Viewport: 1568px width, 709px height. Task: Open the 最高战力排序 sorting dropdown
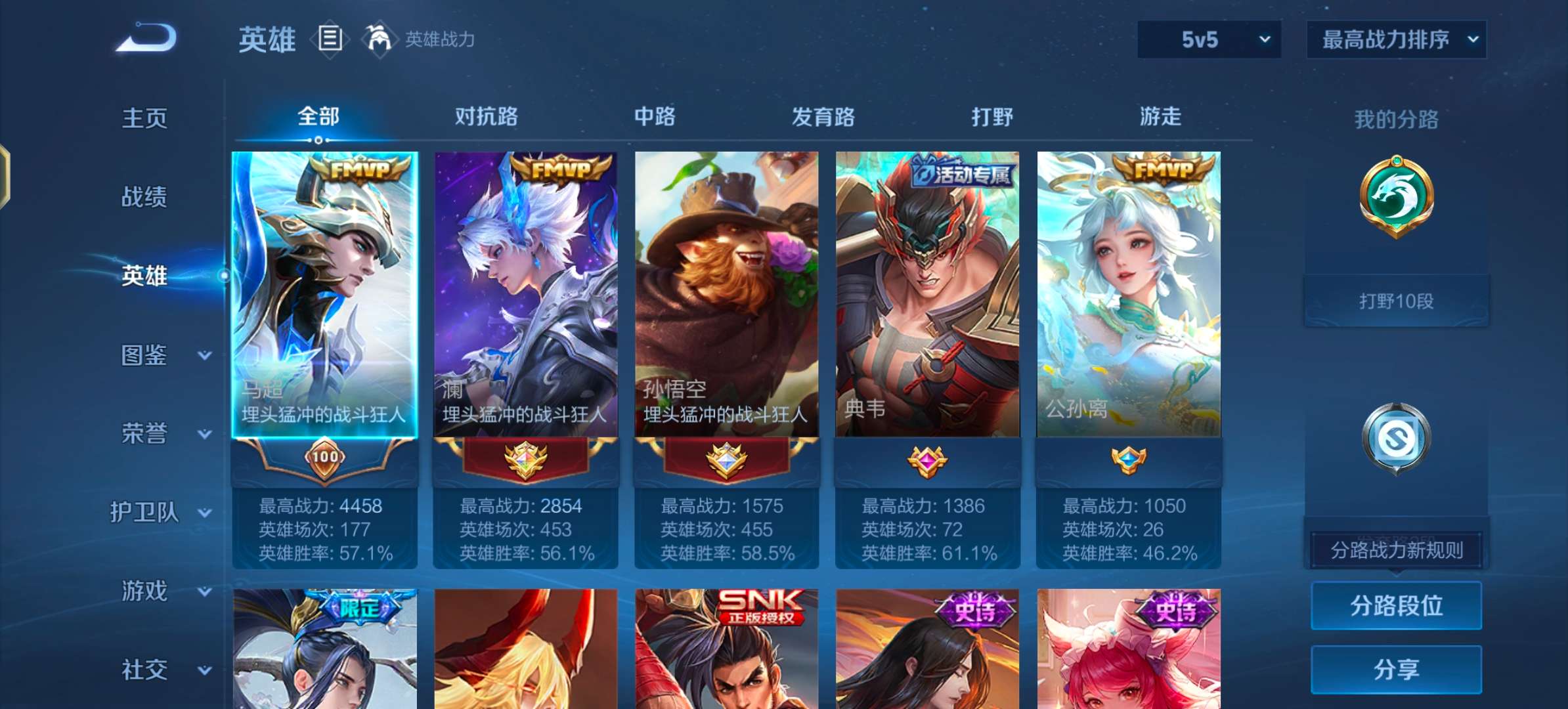point(1396,39)
